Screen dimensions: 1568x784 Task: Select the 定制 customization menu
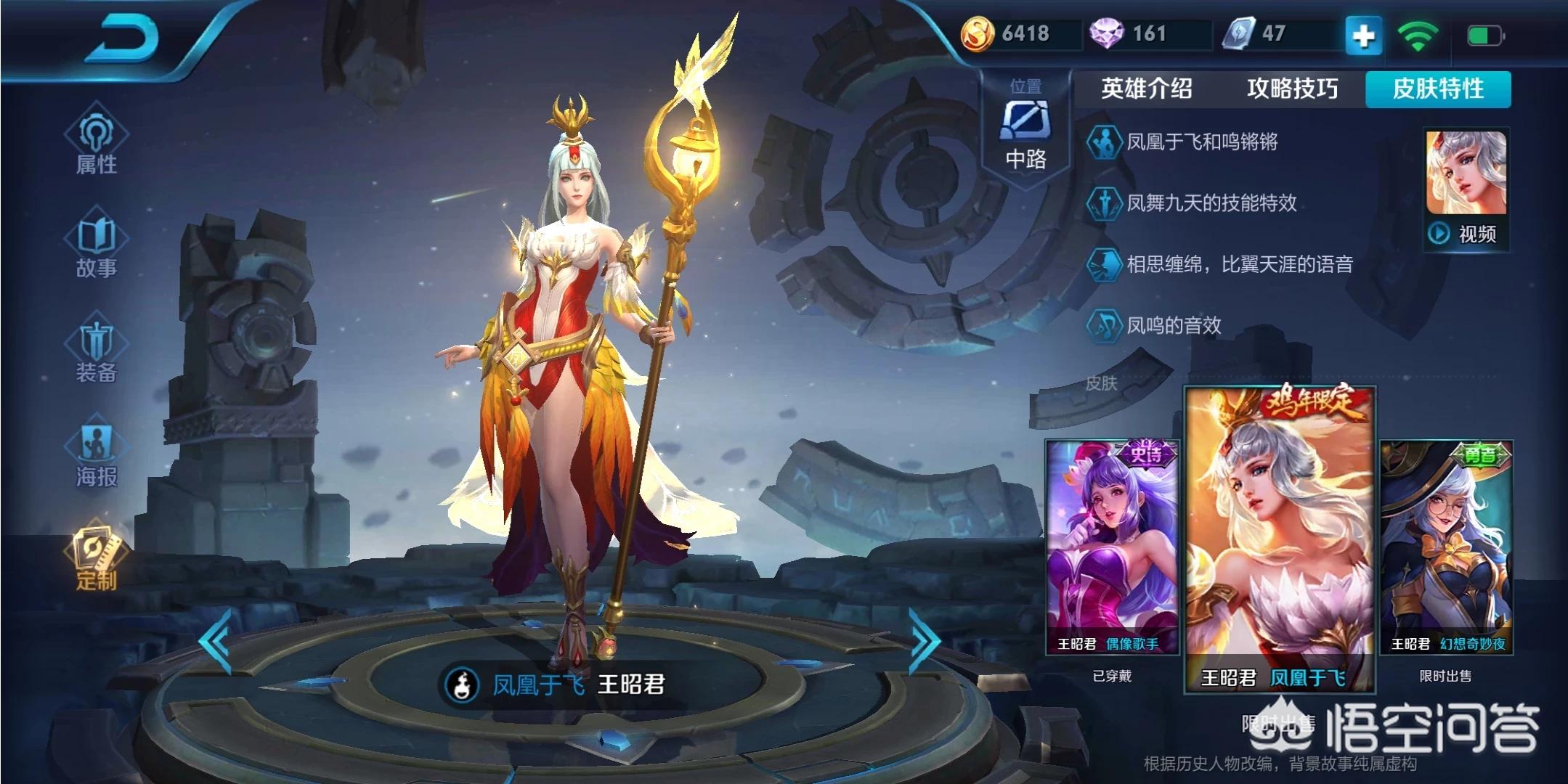[x=96, y=558]
